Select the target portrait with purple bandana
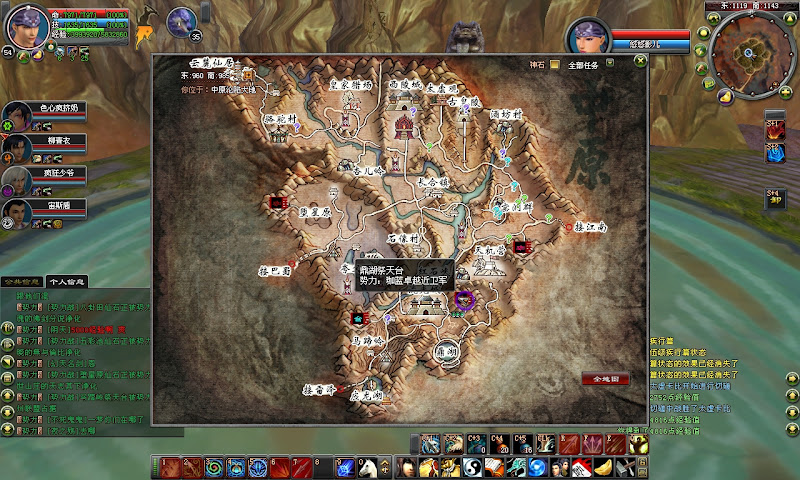Viewport: 800px width, 480px height. click(x=589, y=37)
